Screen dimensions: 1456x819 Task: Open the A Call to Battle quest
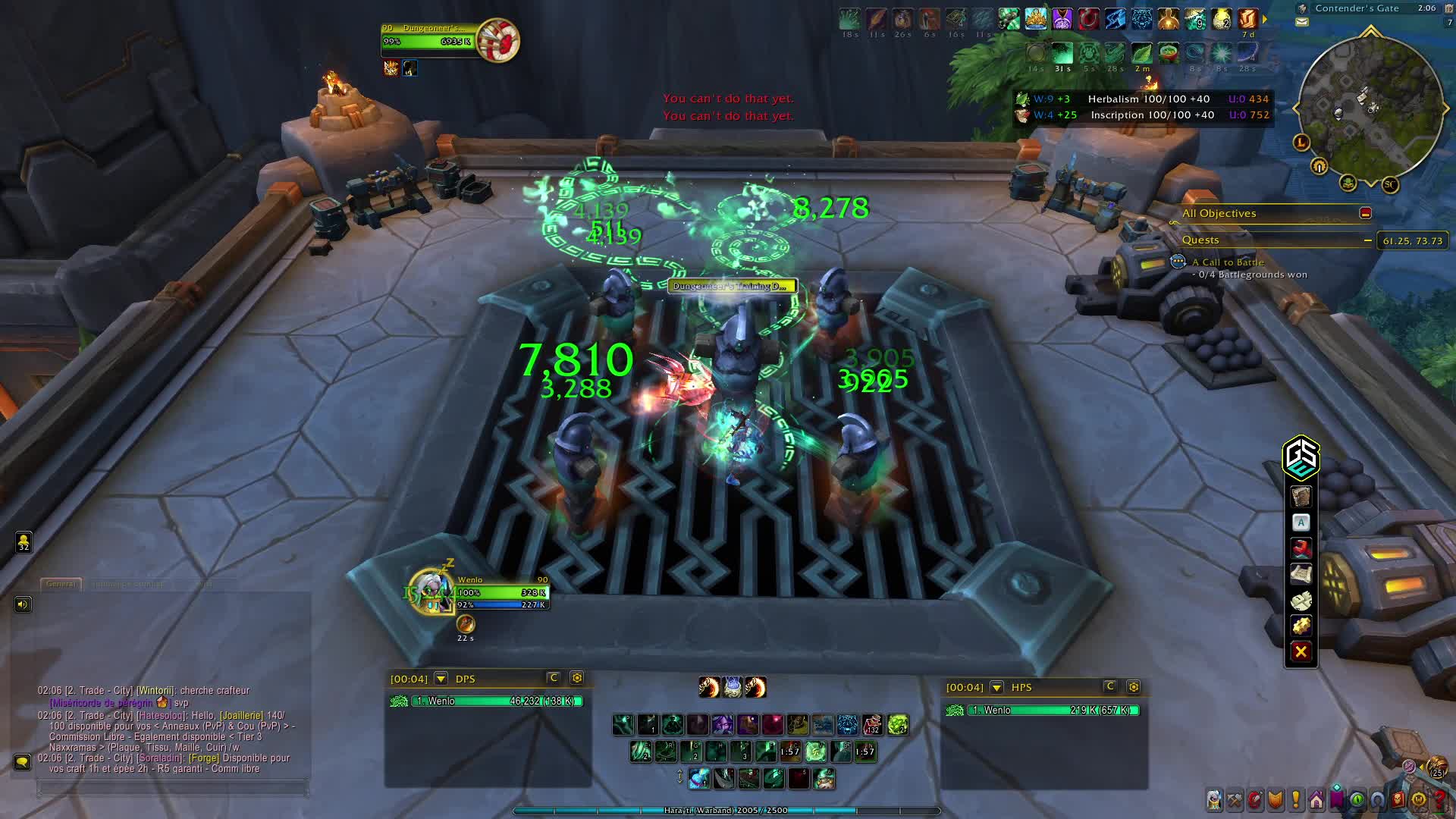pos(1227,262)
